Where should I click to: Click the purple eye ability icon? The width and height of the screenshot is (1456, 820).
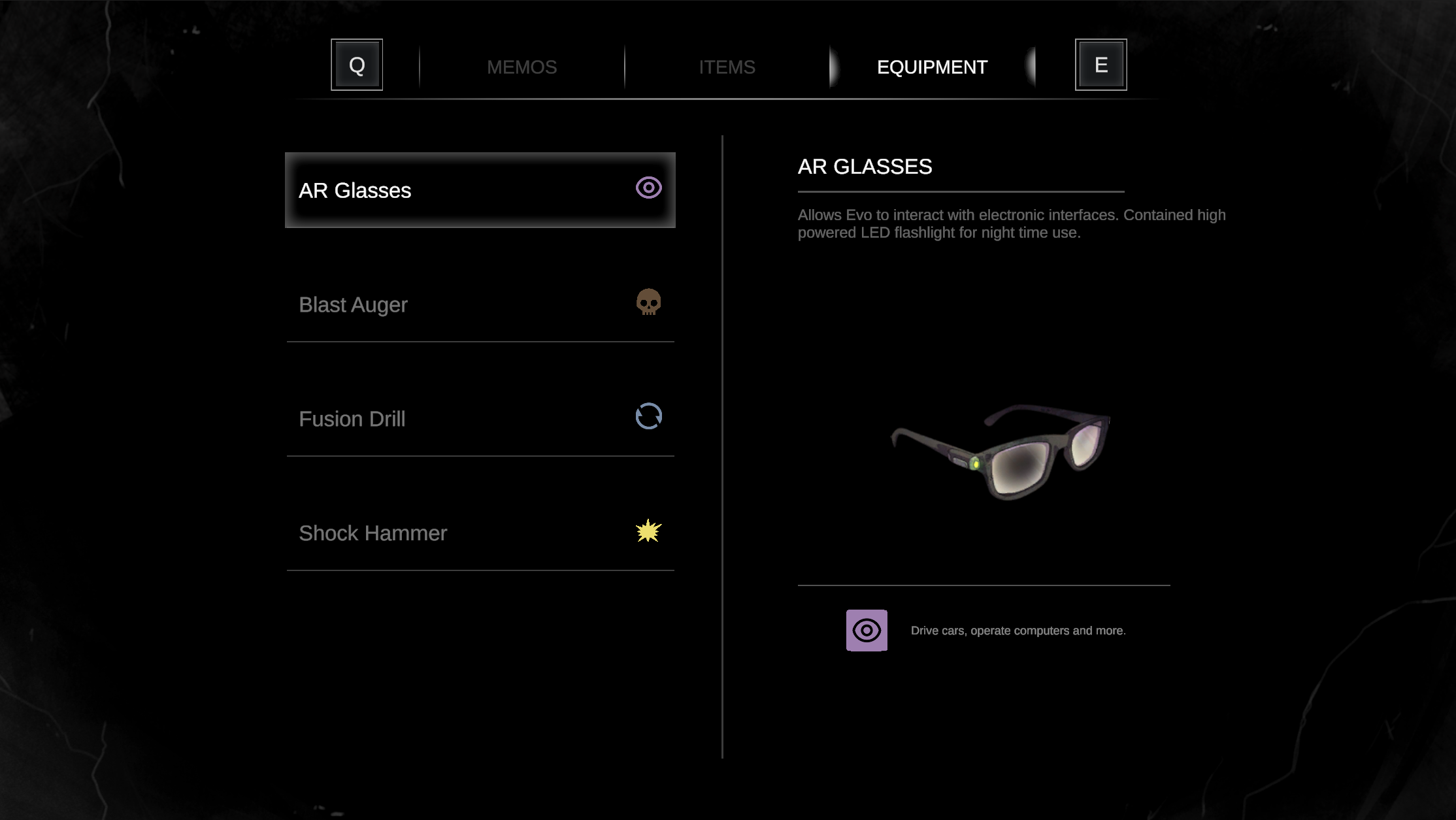click(867, 631)
